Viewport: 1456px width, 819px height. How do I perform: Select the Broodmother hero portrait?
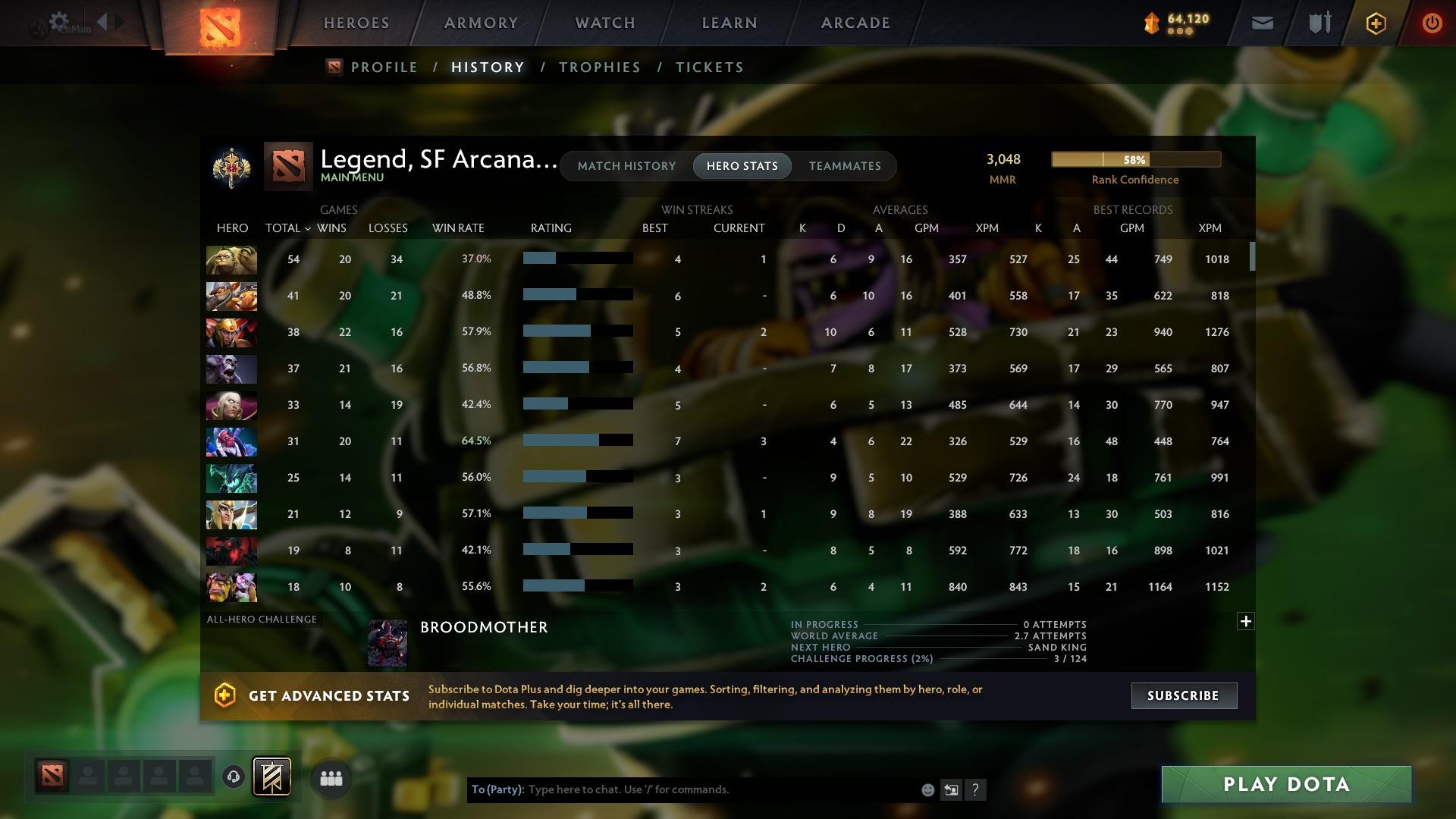click(x=387, y=642)
